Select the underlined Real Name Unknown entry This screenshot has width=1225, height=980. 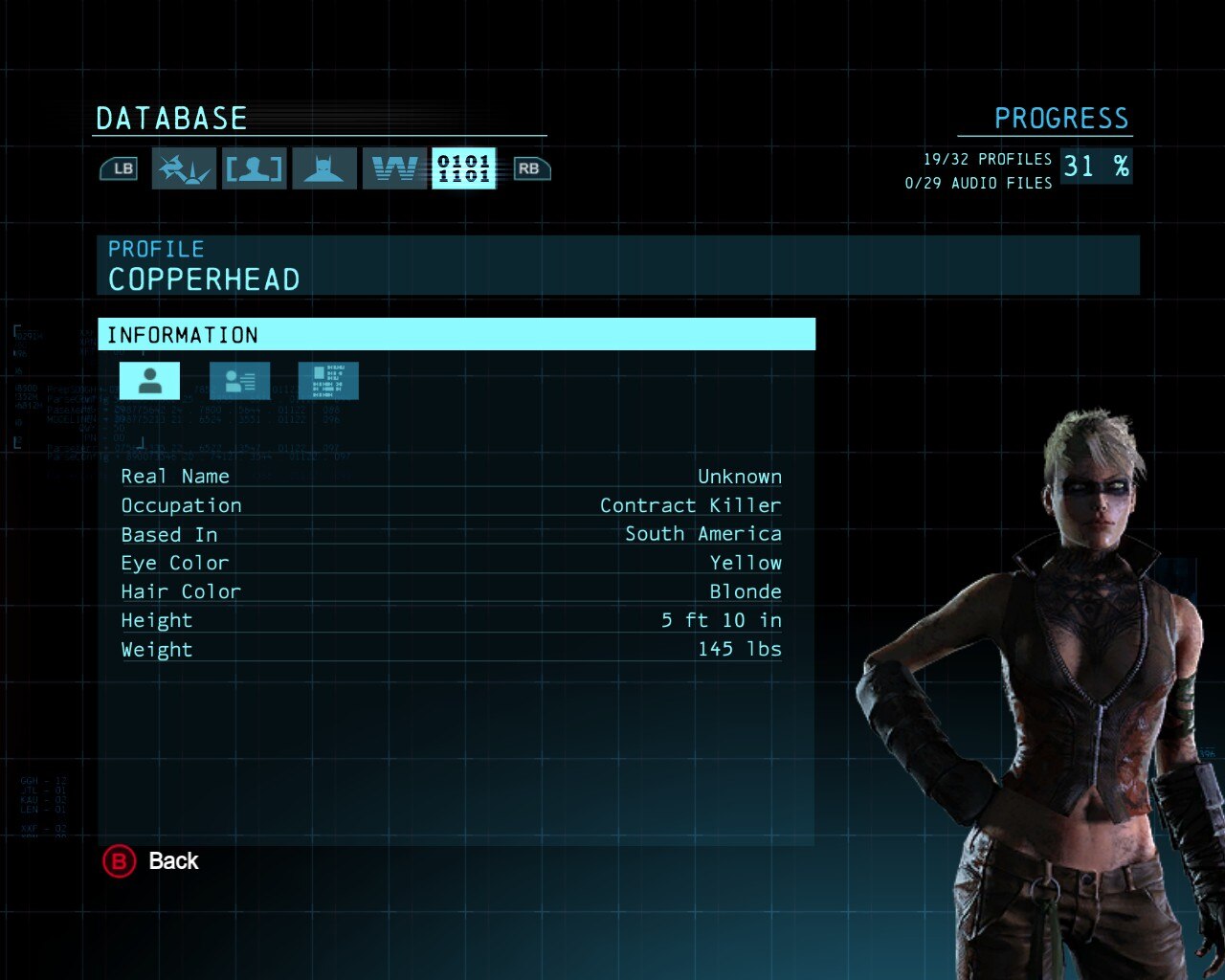coord(451,476)
